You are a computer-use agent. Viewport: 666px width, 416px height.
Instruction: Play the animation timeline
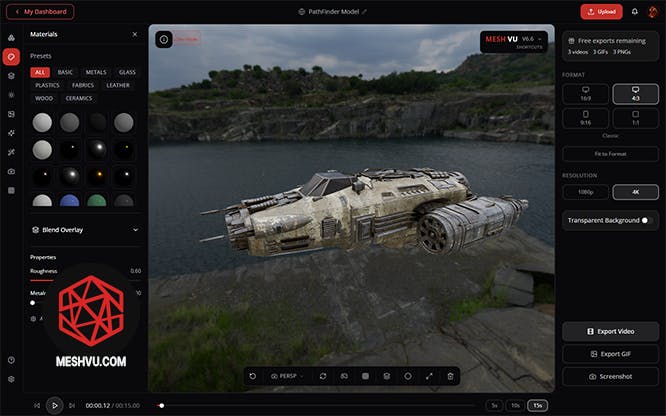pos(55,405)
